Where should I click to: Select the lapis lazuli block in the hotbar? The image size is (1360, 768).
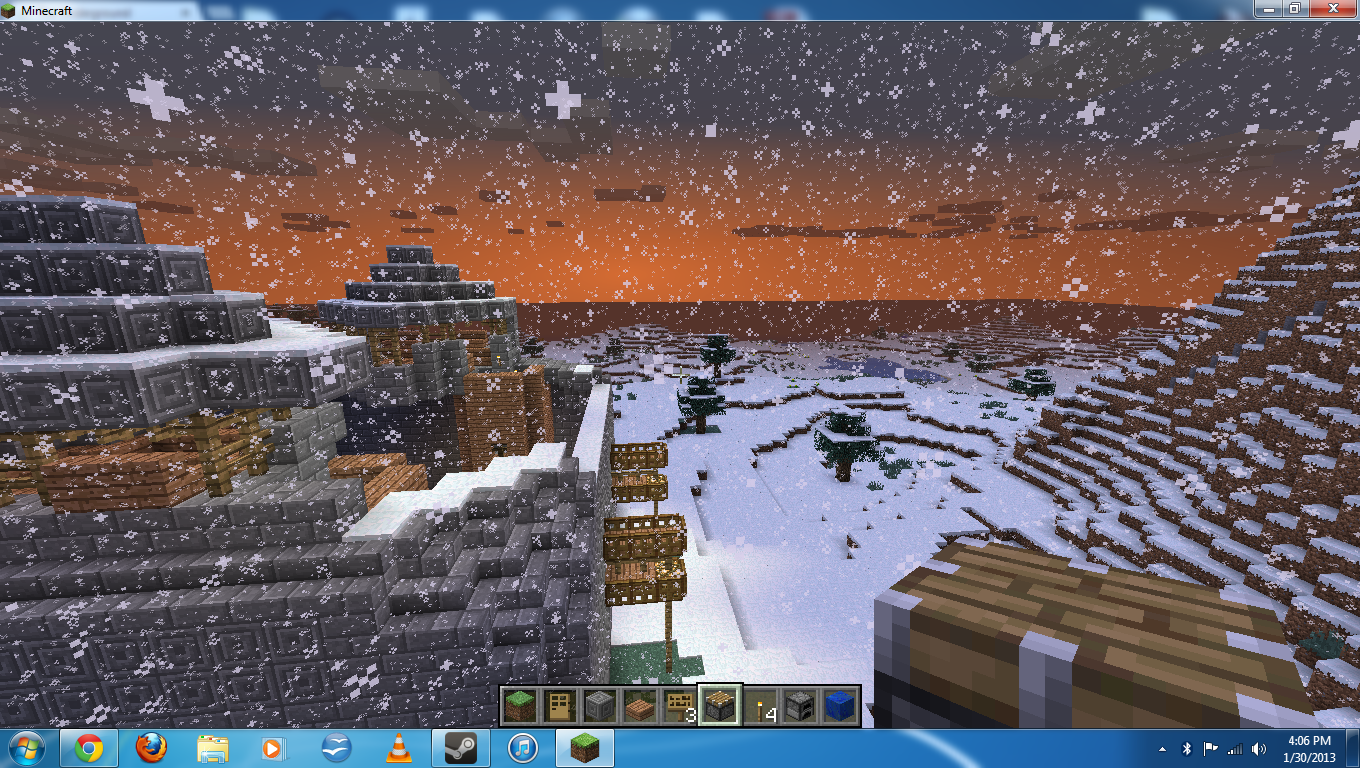point(841,703)
